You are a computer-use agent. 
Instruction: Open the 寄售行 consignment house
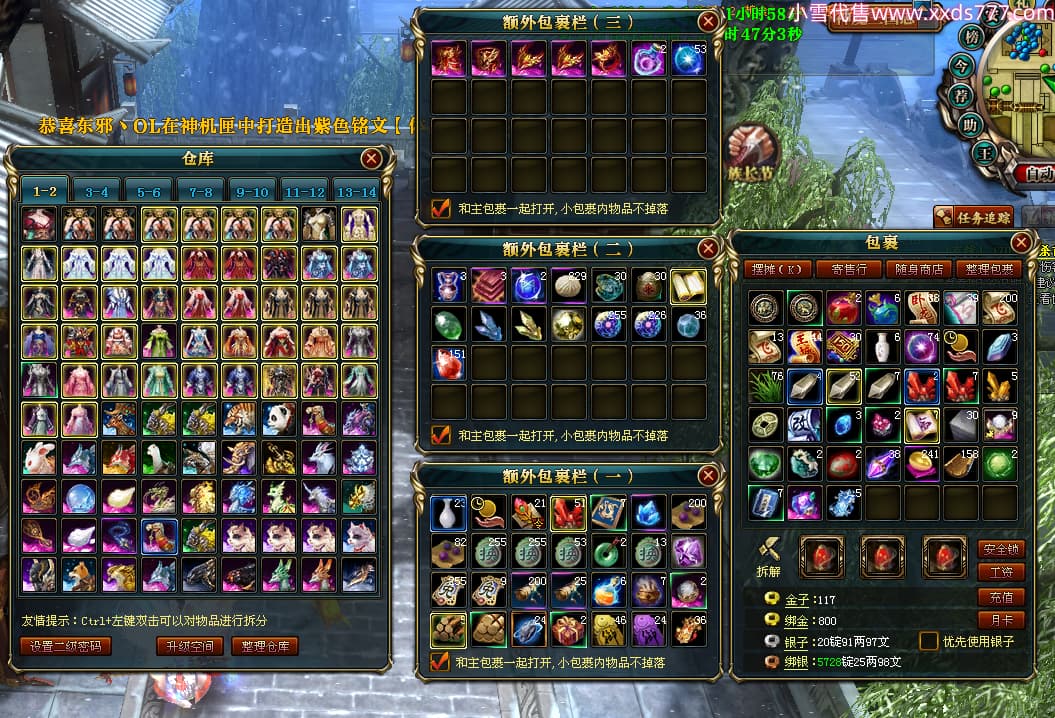[847, 269]
